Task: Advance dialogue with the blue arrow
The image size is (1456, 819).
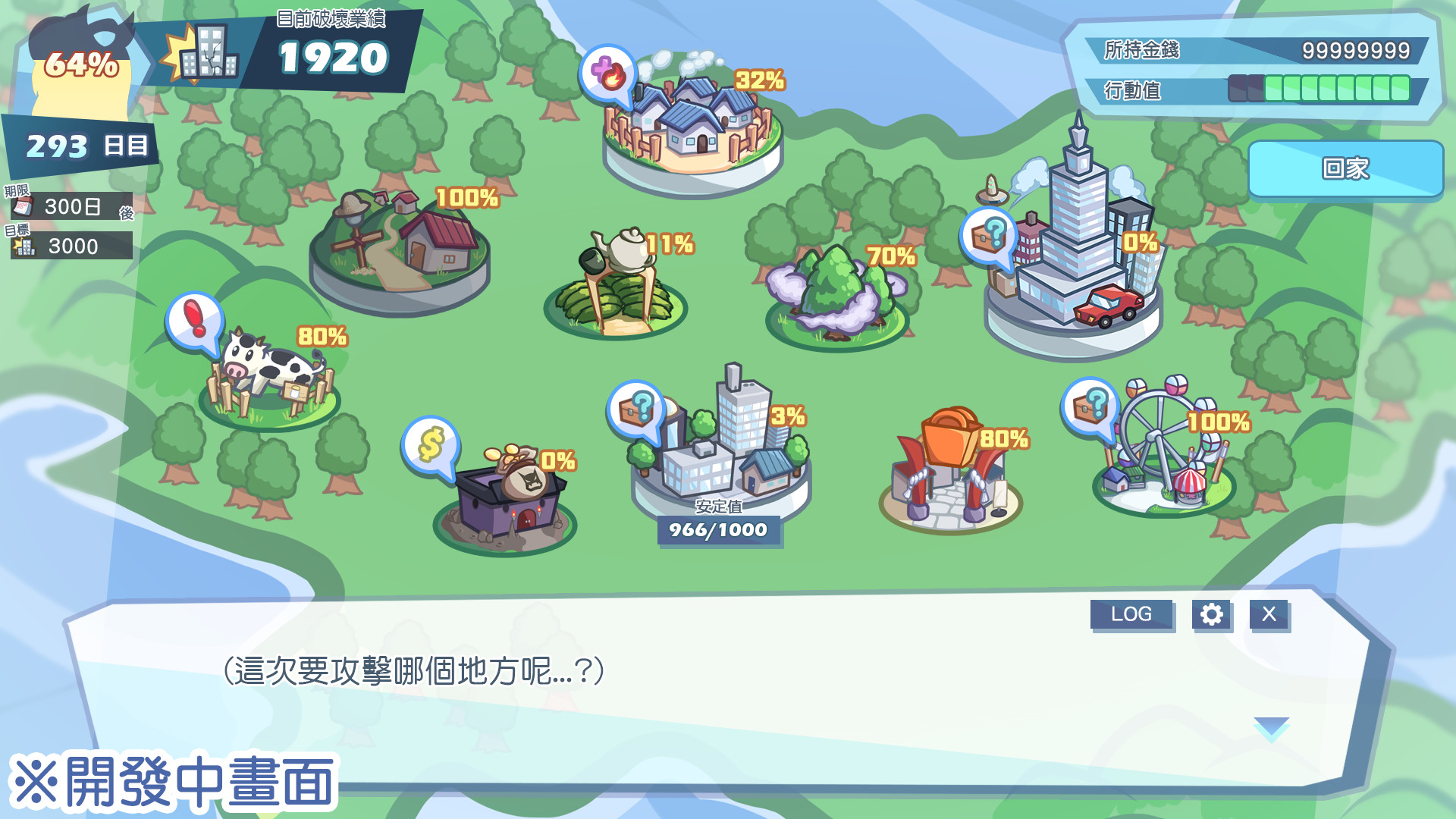Action: coord(1271,728)
